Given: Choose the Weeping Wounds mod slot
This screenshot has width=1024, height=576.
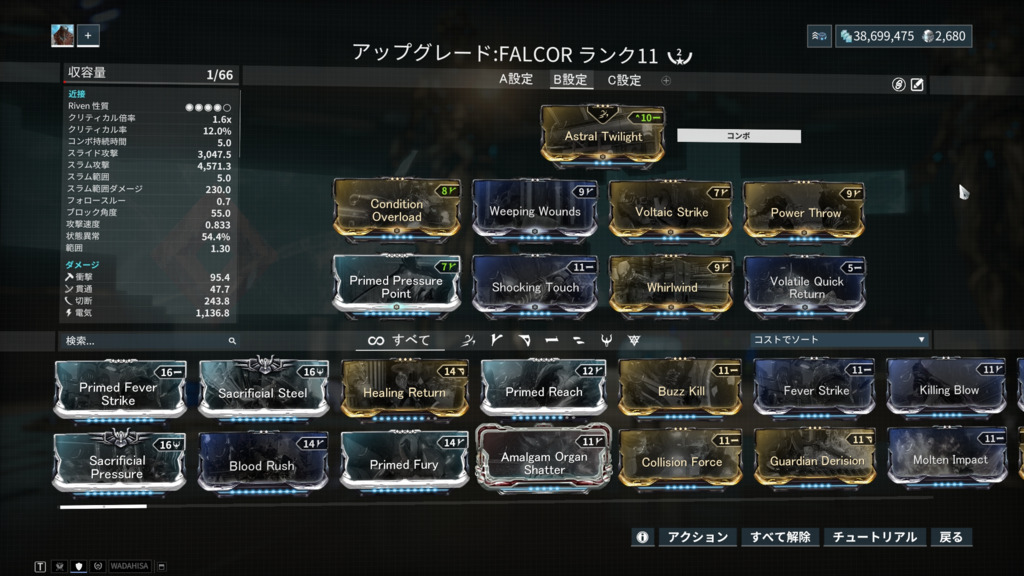Looking at the screenshot, I should [534, 211].
